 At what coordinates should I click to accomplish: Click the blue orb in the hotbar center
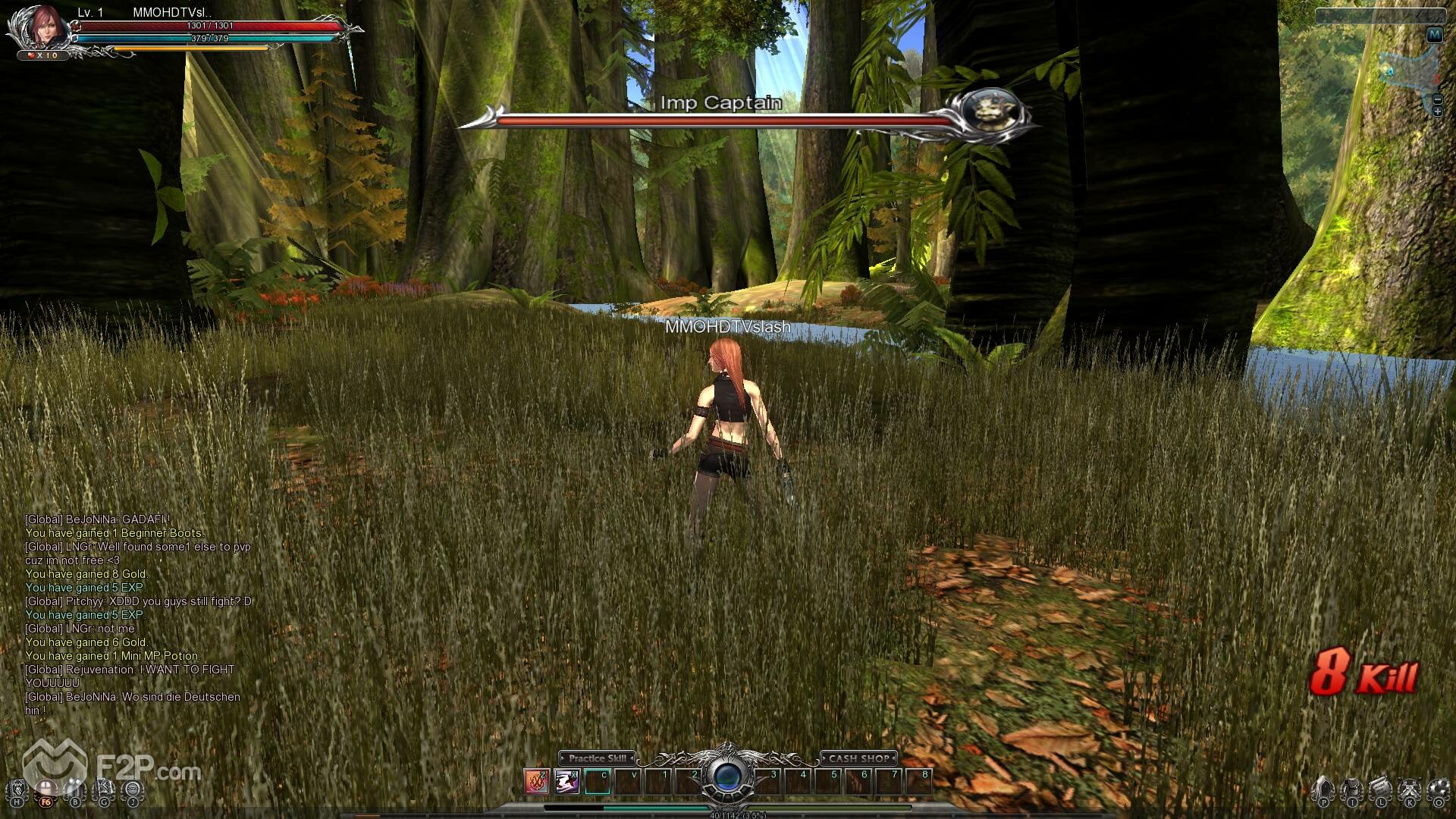[x=727, y=777]
